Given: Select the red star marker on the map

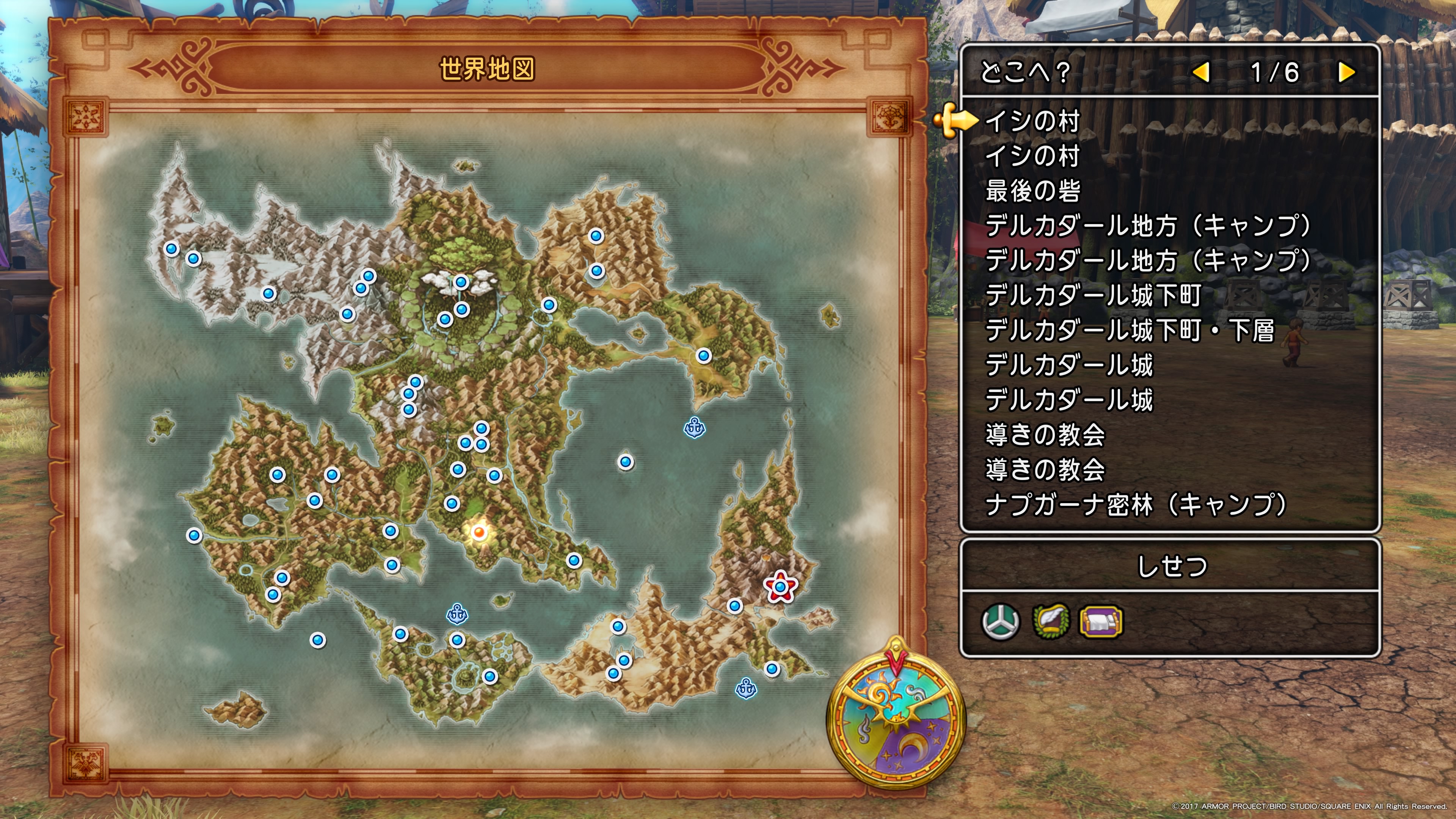Looking at the screenshot, I should click(781, 587).
